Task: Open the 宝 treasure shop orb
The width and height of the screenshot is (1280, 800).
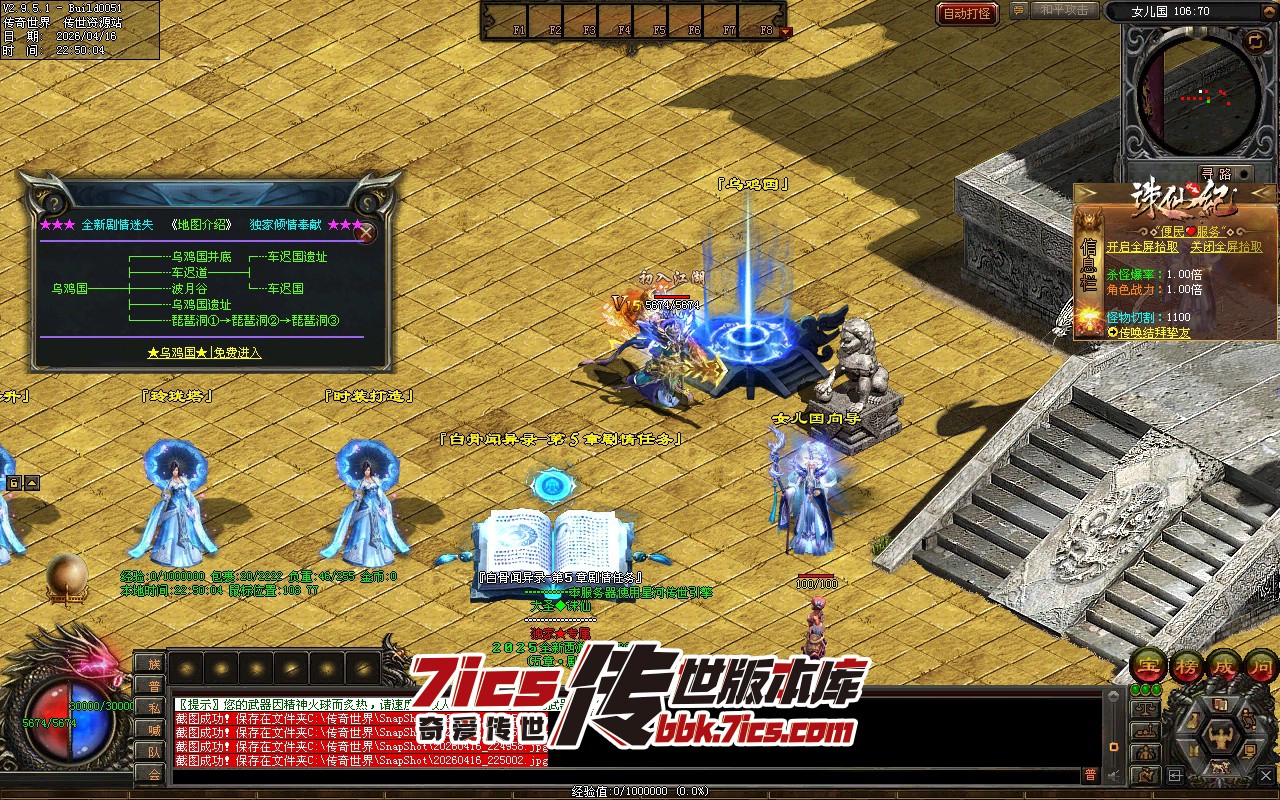Action: point(1149,666)
